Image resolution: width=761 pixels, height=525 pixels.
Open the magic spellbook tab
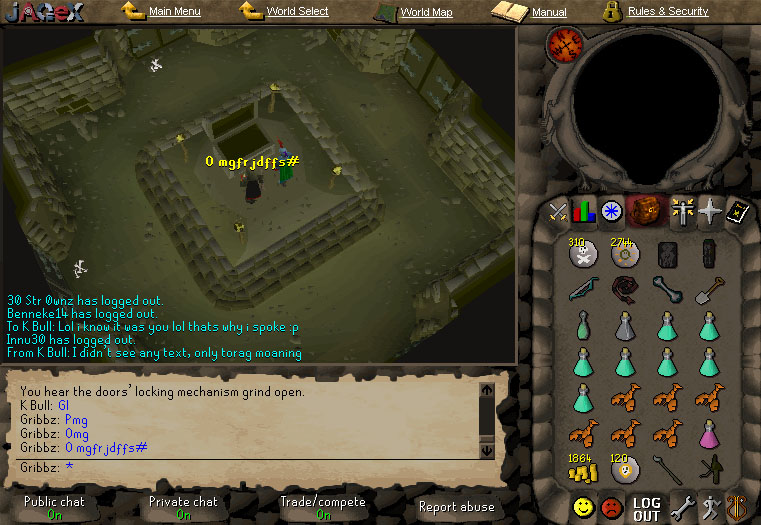coord(736,211)
